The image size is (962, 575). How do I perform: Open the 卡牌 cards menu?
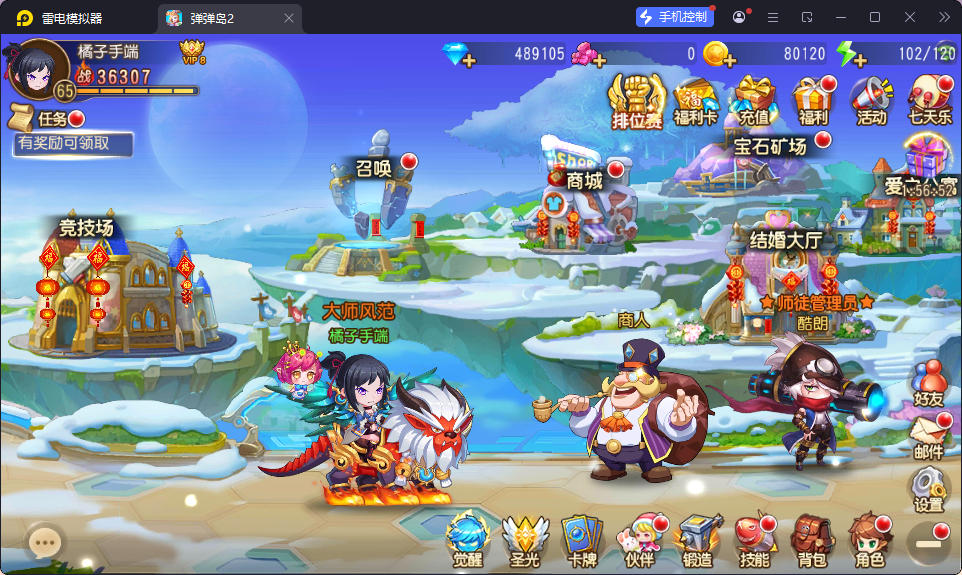[x=581, y=541]
